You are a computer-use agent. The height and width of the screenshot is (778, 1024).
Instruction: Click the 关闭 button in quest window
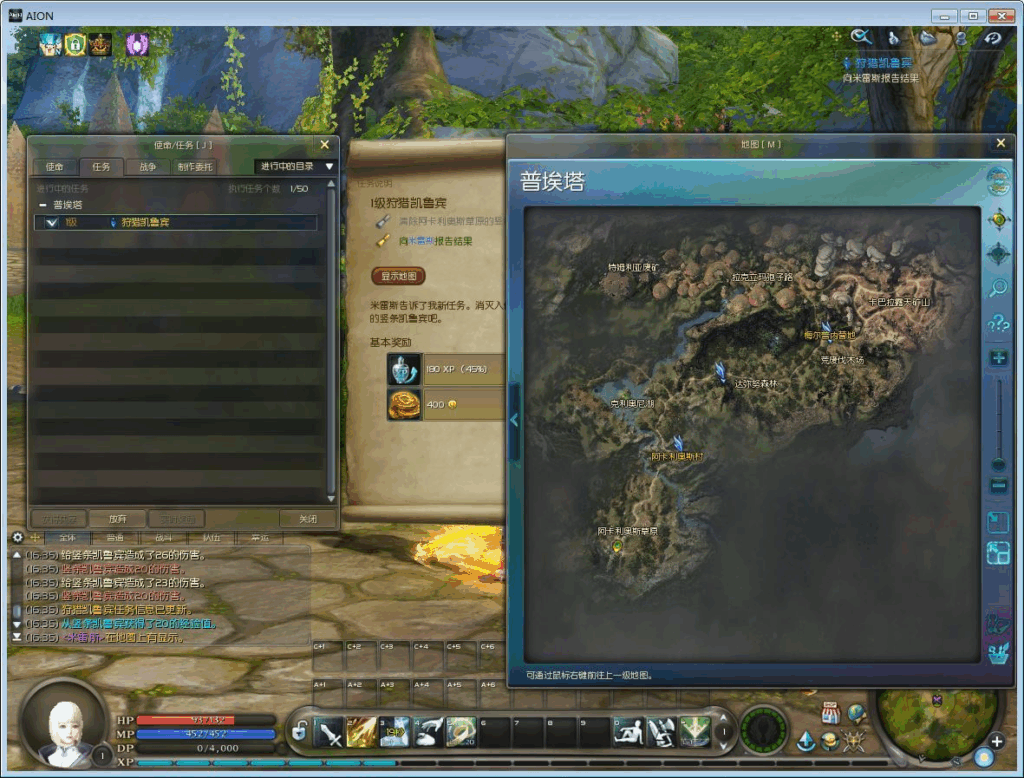307,519
